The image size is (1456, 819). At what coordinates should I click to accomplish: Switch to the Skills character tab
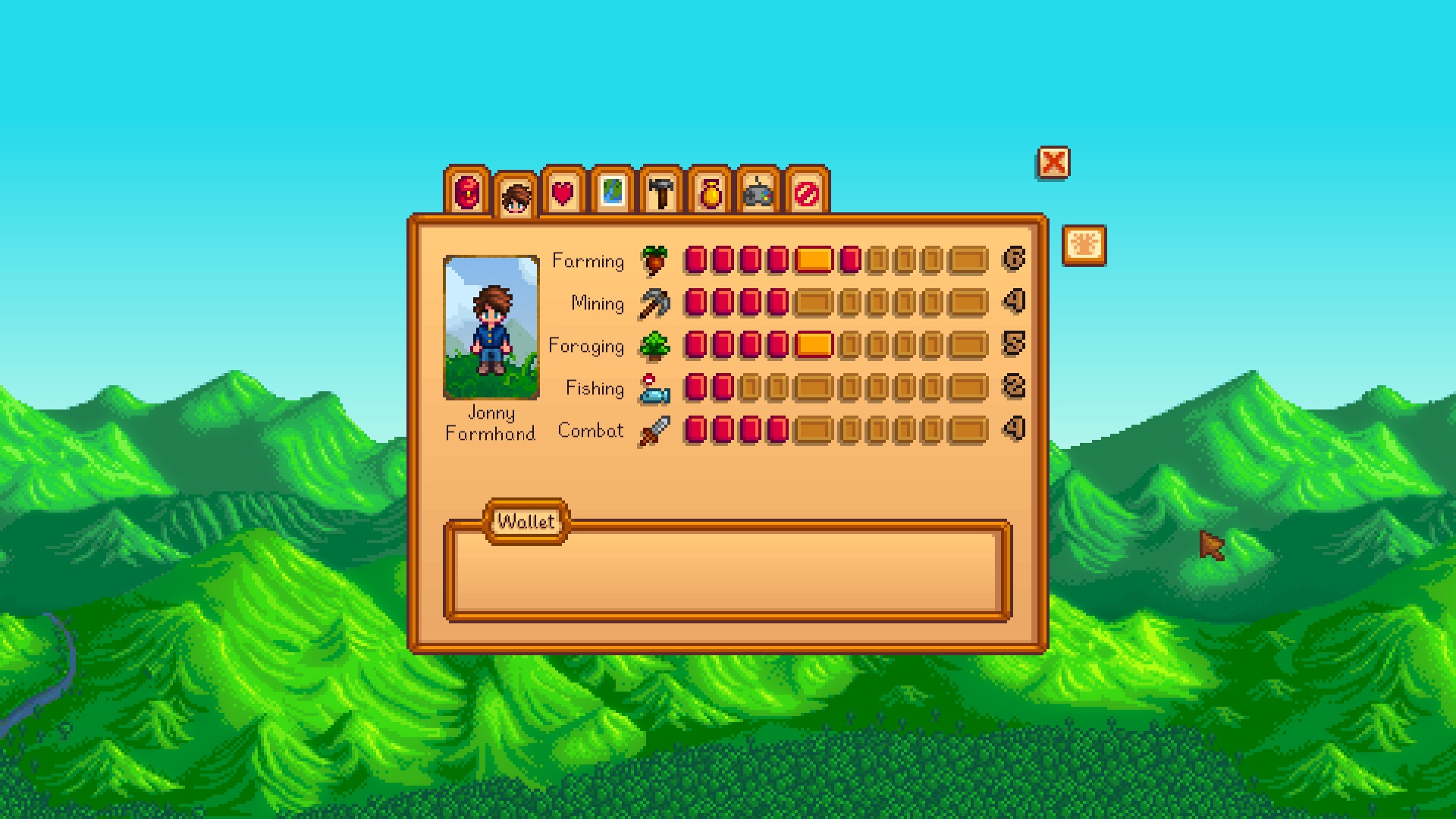(516, 197)
